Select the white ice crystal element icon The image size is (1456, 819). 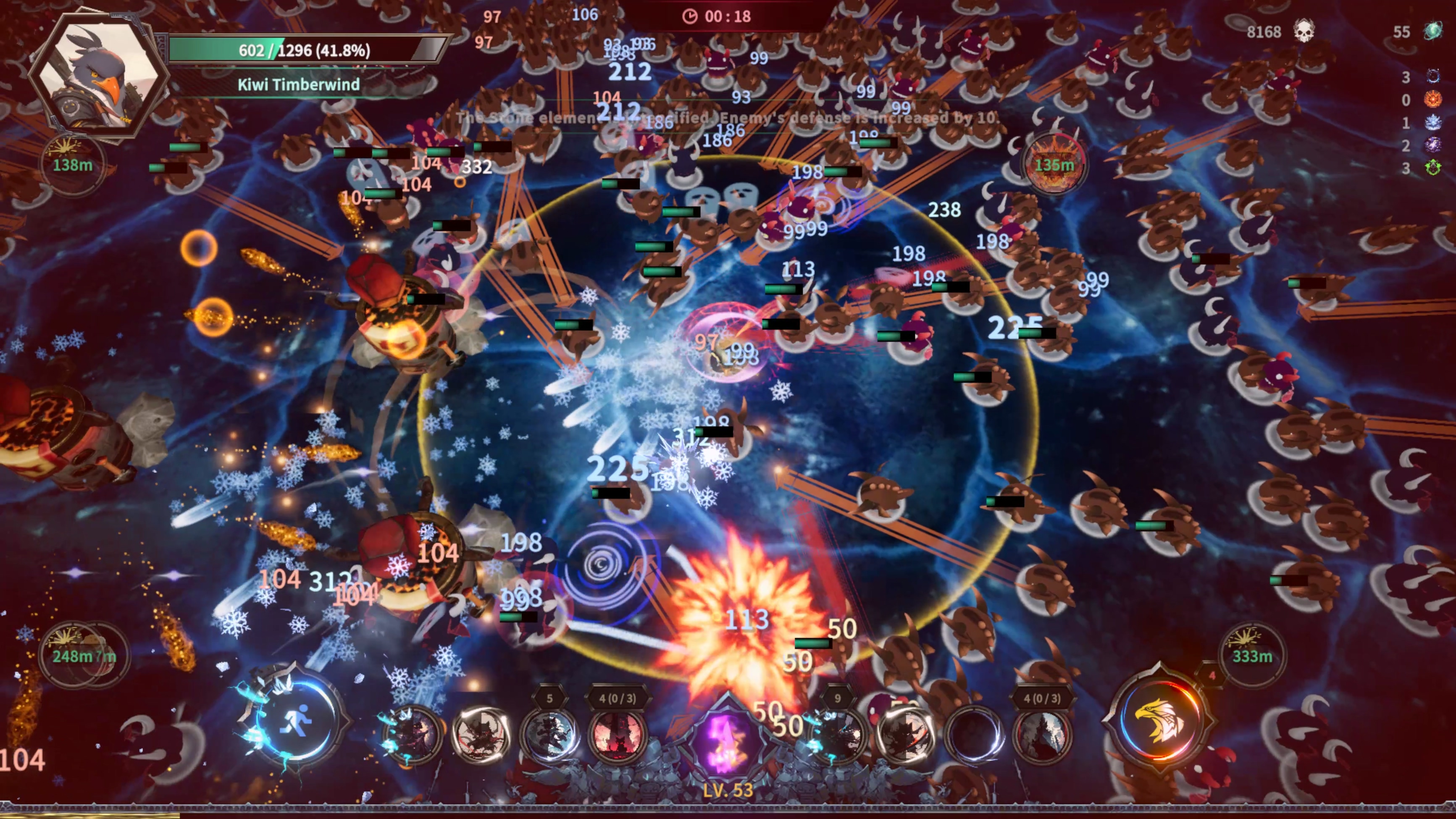1433,123
